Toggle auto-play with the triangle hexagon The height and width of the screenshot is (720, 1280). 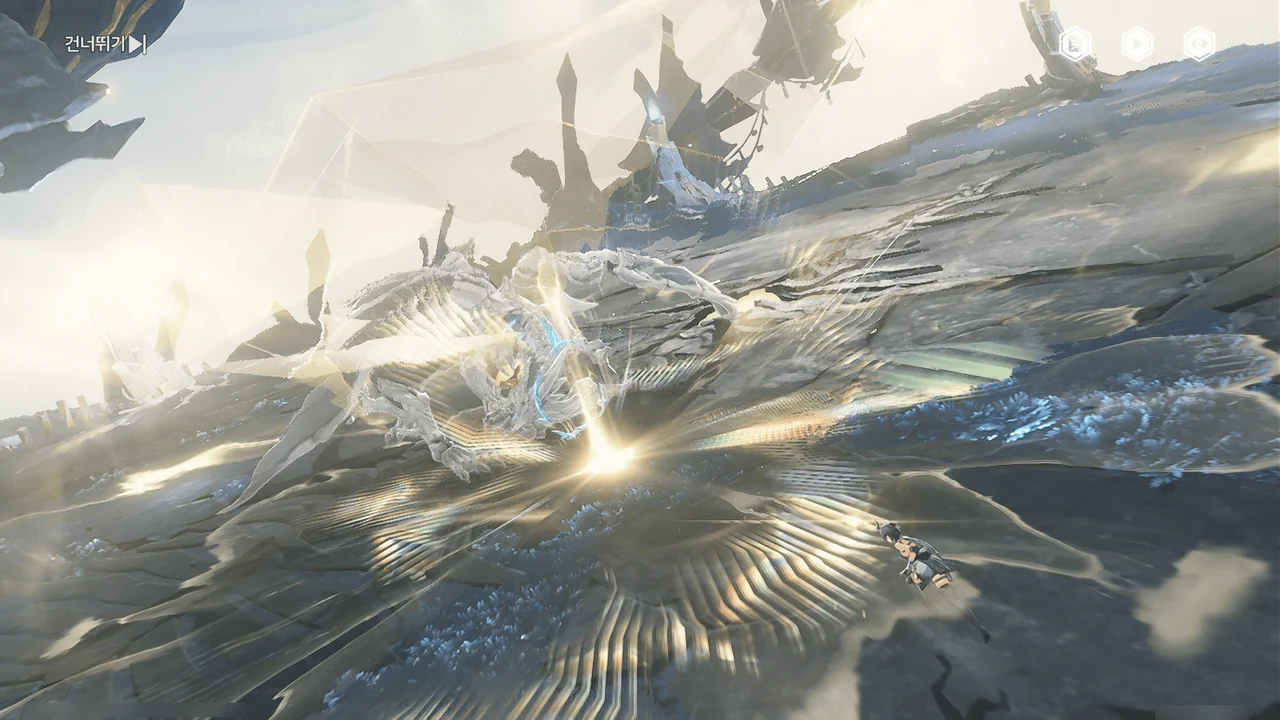click(1137, 44)
